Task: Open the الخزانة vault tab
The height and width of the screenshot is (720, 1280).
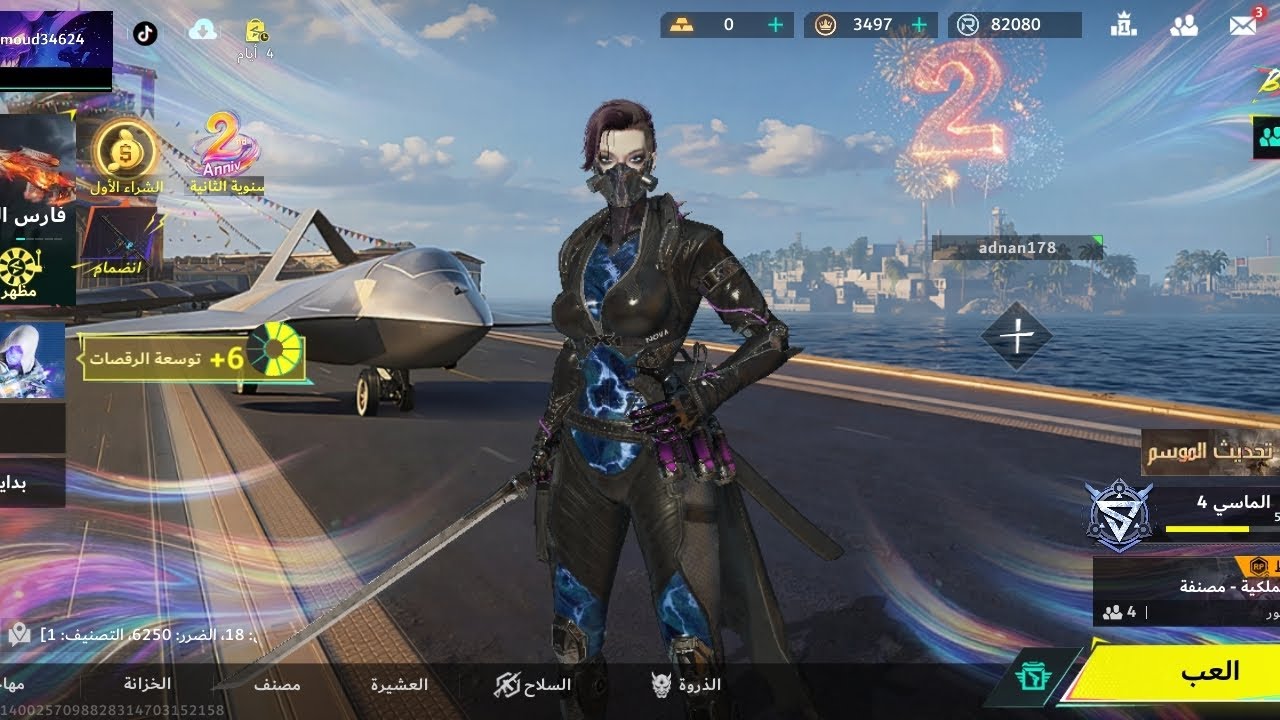Action: (x=147, y=684)
